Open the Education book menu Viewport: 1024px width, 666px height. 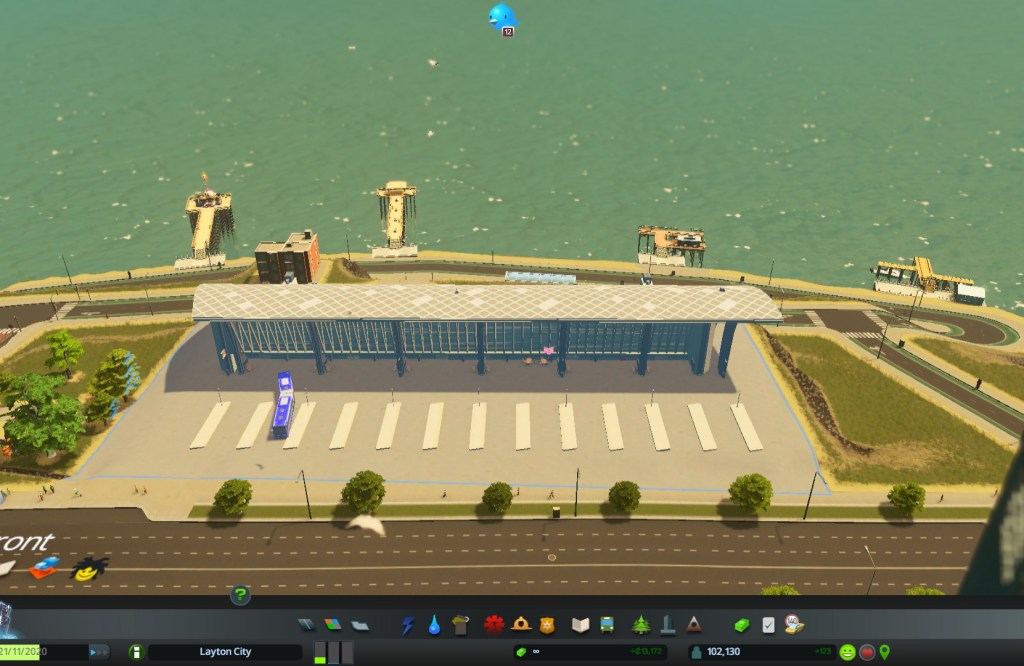[x=581, y=625]
